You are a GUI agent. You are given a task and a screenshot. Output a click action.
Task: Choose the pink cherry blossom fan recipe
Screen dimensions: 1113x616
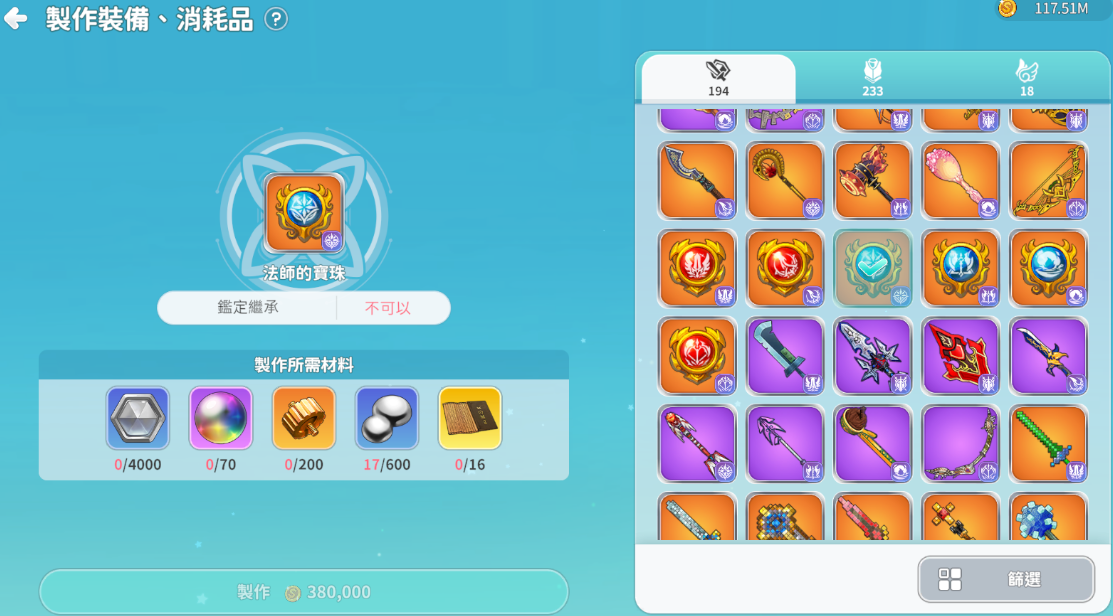[x=960, y=181]
